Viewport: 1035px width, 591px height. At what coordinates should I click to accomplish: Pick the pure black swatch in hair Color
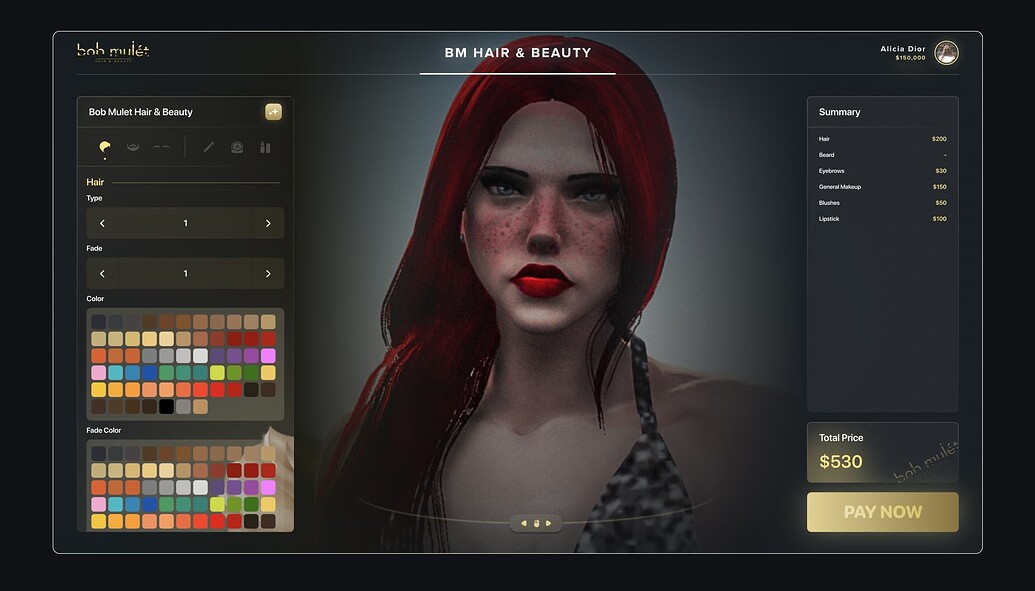(166, 407)
